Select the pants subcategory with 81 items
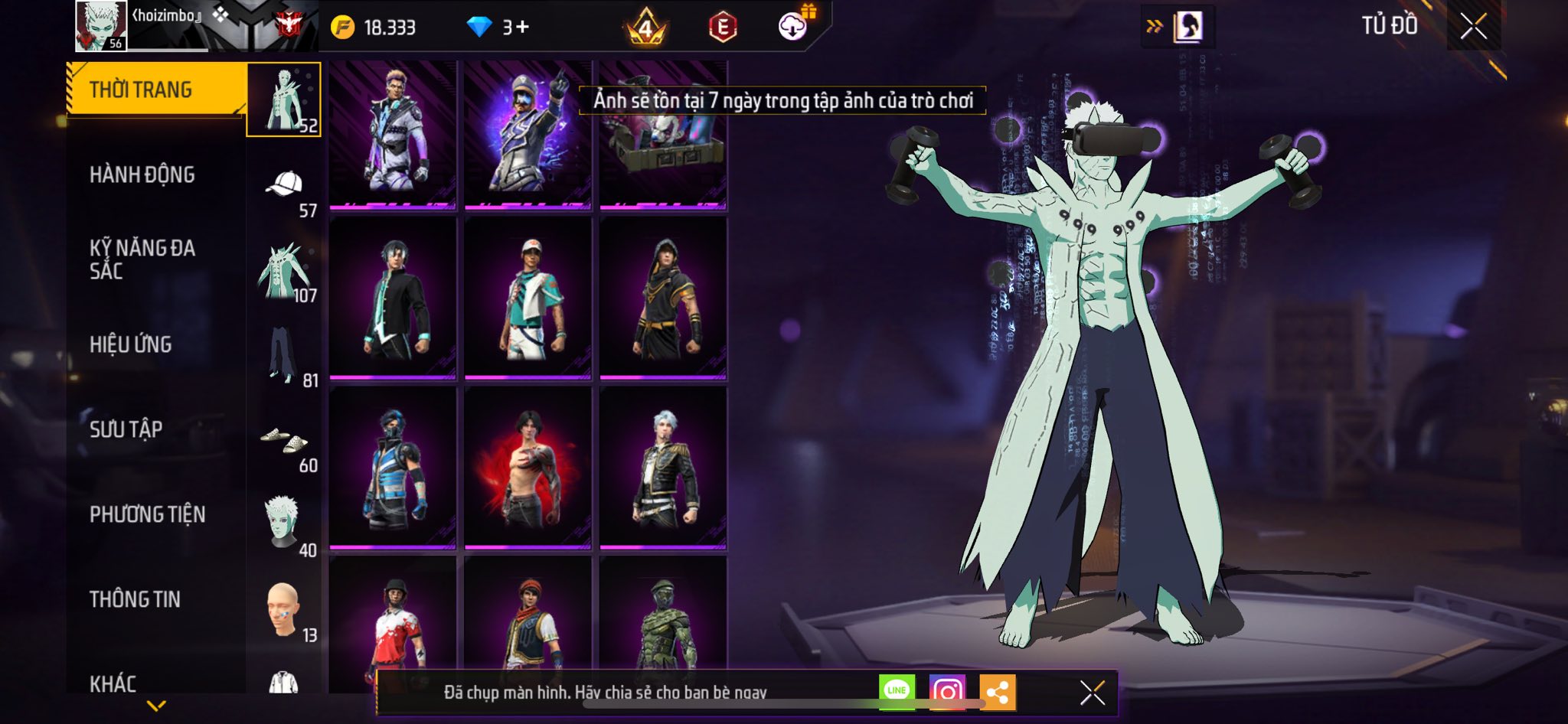The image size is (1568, 724). pos(283,355)
